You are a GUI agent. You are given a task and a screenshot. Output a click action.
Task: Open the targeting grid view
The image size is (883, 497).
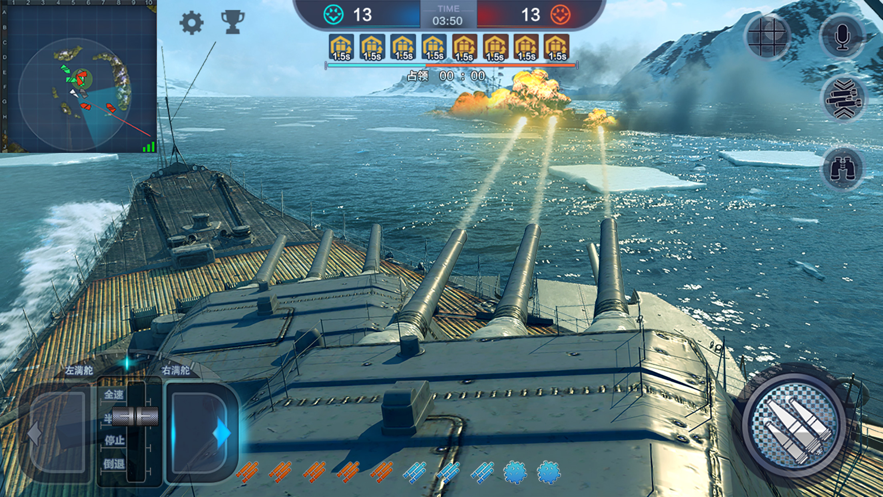coord(769,37)
